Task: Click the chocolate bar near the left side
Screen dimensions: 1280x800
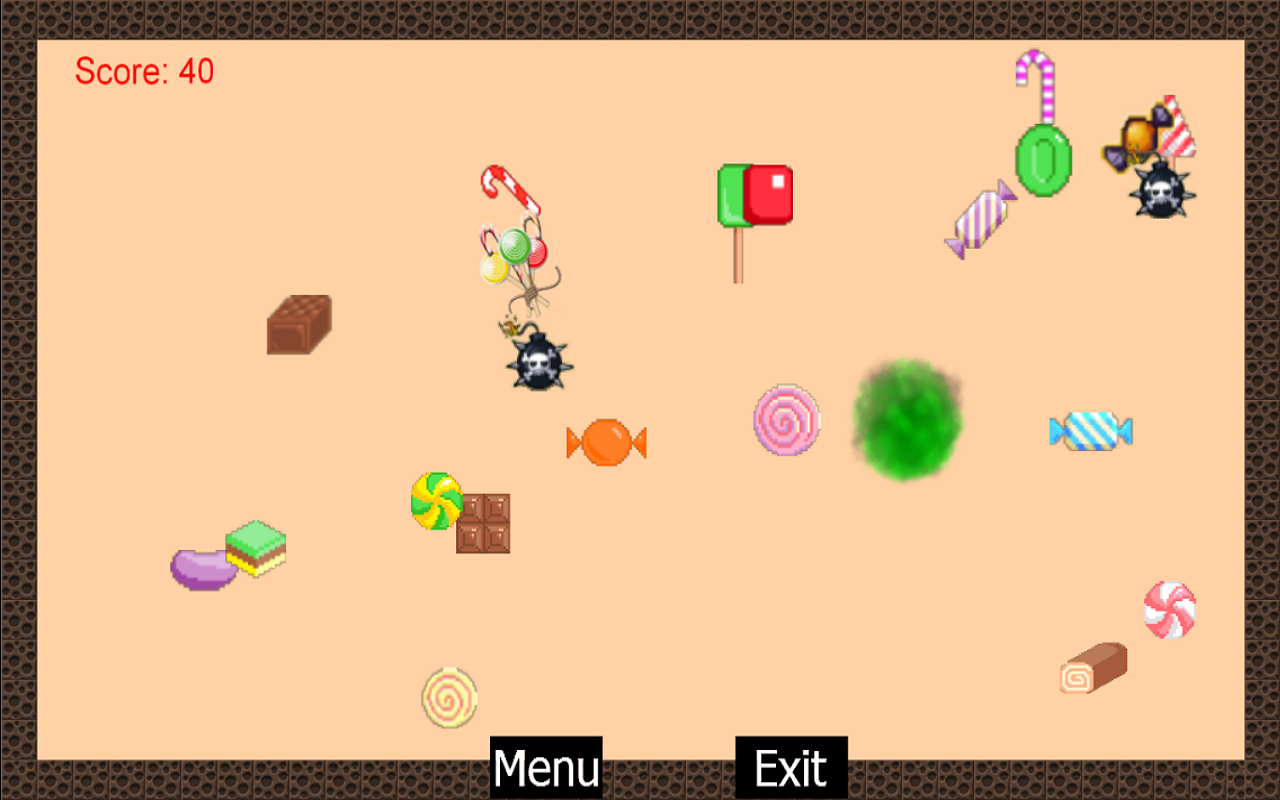Action: (x=298, y=326)
